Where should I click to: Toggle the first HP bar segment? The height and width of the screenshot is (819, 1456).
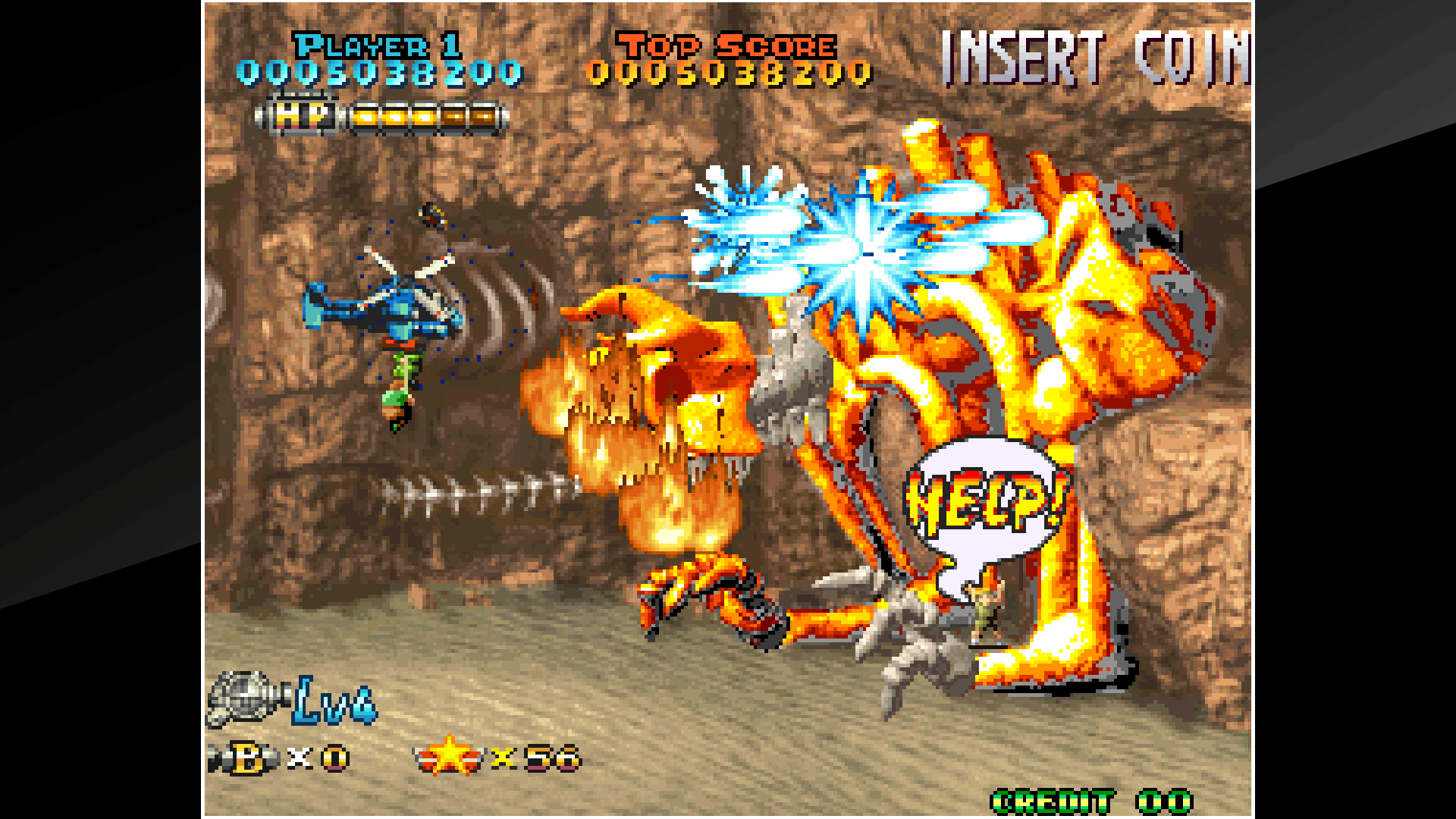[366, 115]
